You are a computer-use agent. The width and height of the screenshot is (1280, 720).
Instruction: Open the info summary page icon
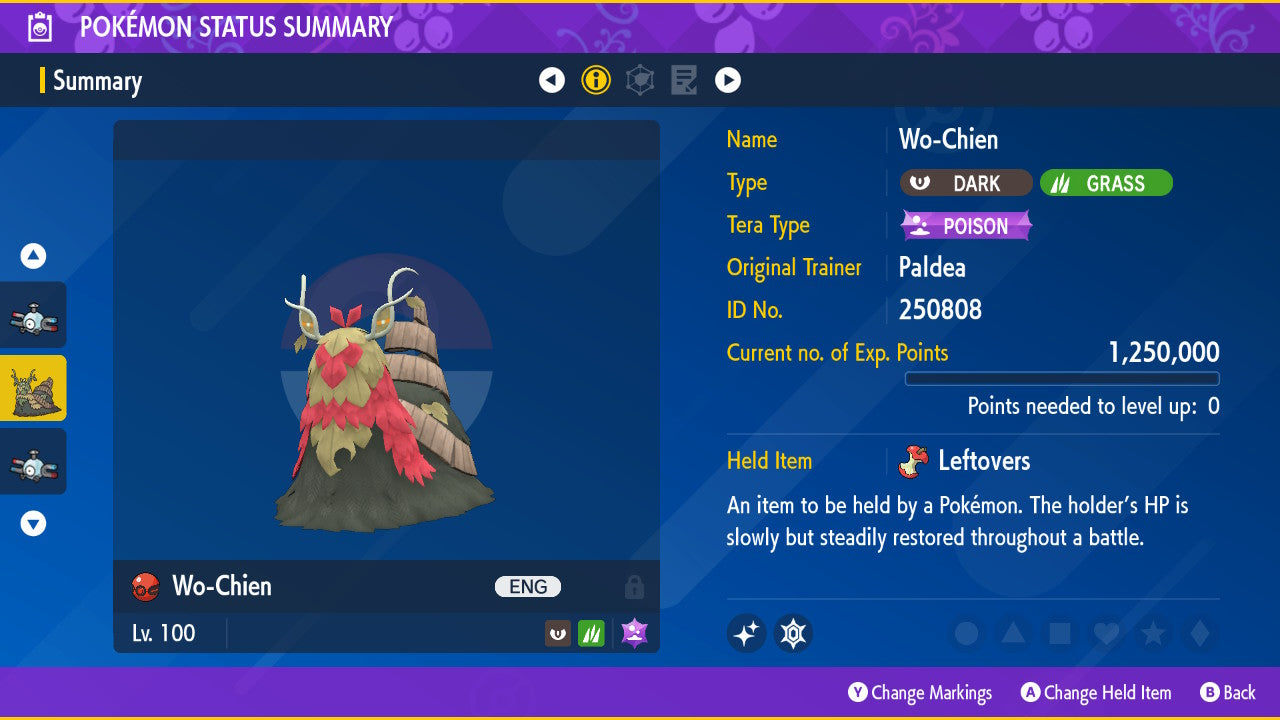596,80
